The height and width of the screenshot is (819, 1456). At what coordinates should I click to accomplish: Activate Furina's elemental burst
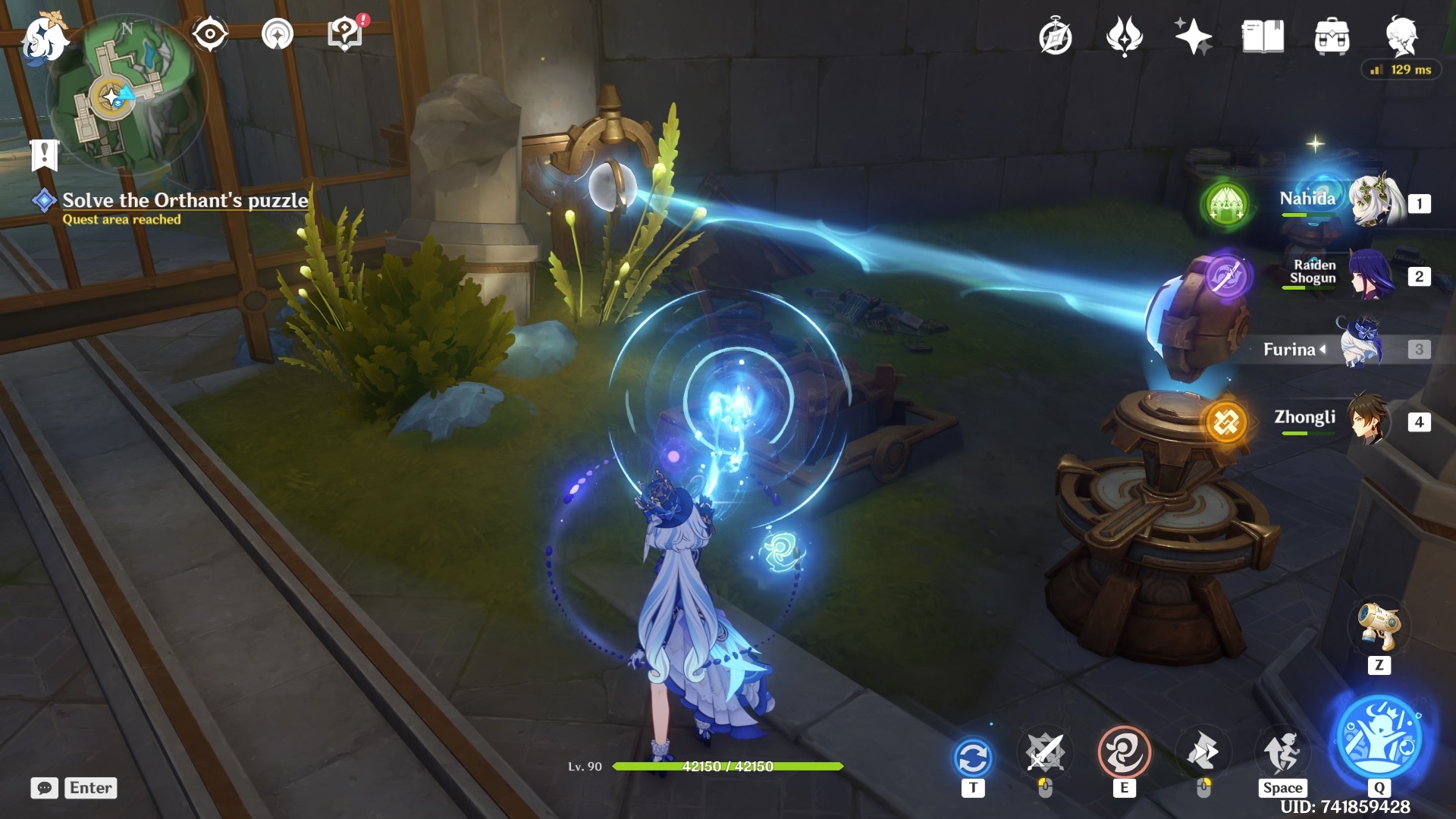click(1379, 739)
